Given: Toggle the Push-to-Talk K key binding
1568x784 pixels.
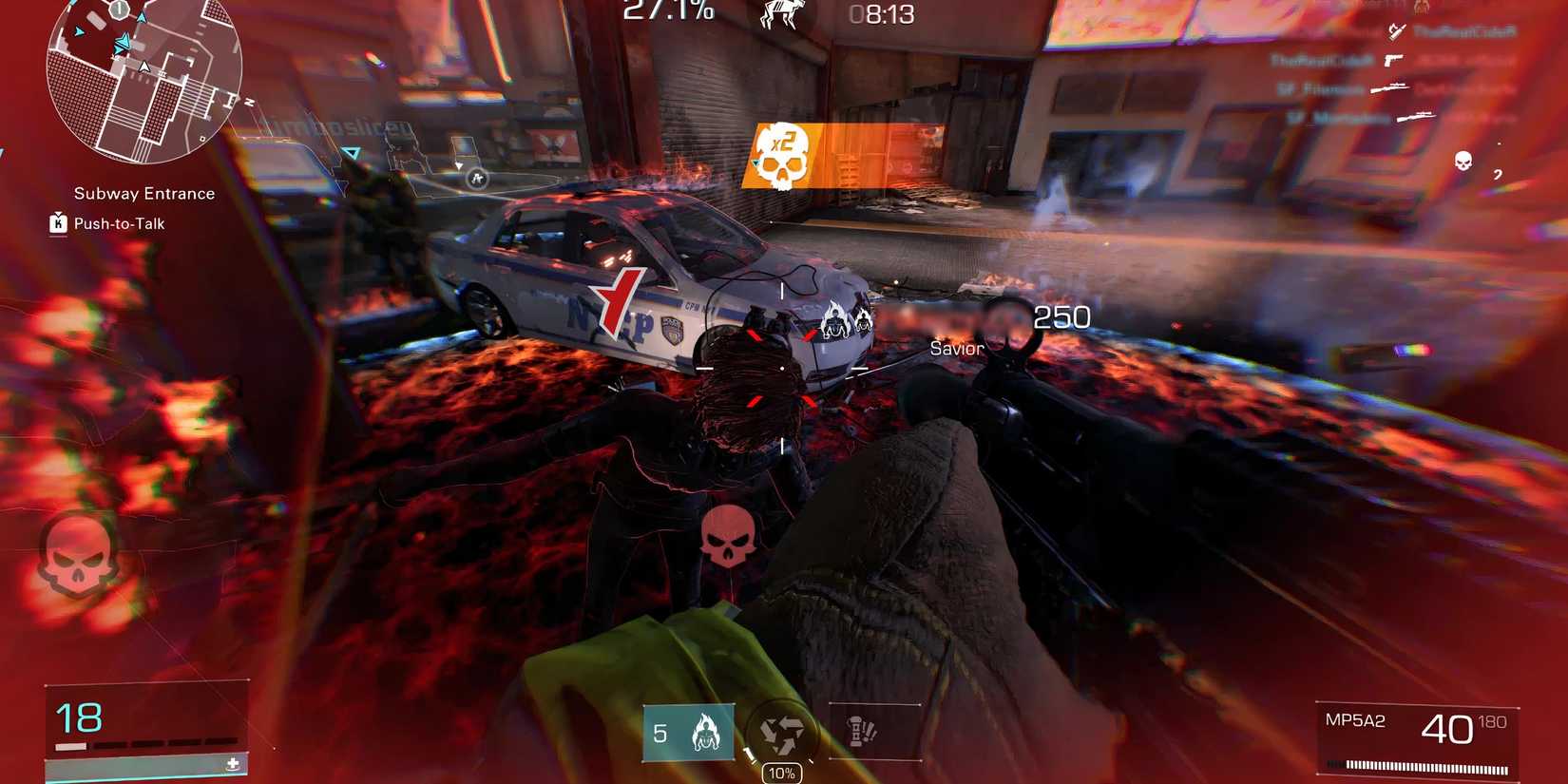Looking at the screenshot, I should [x=57, y=223].
